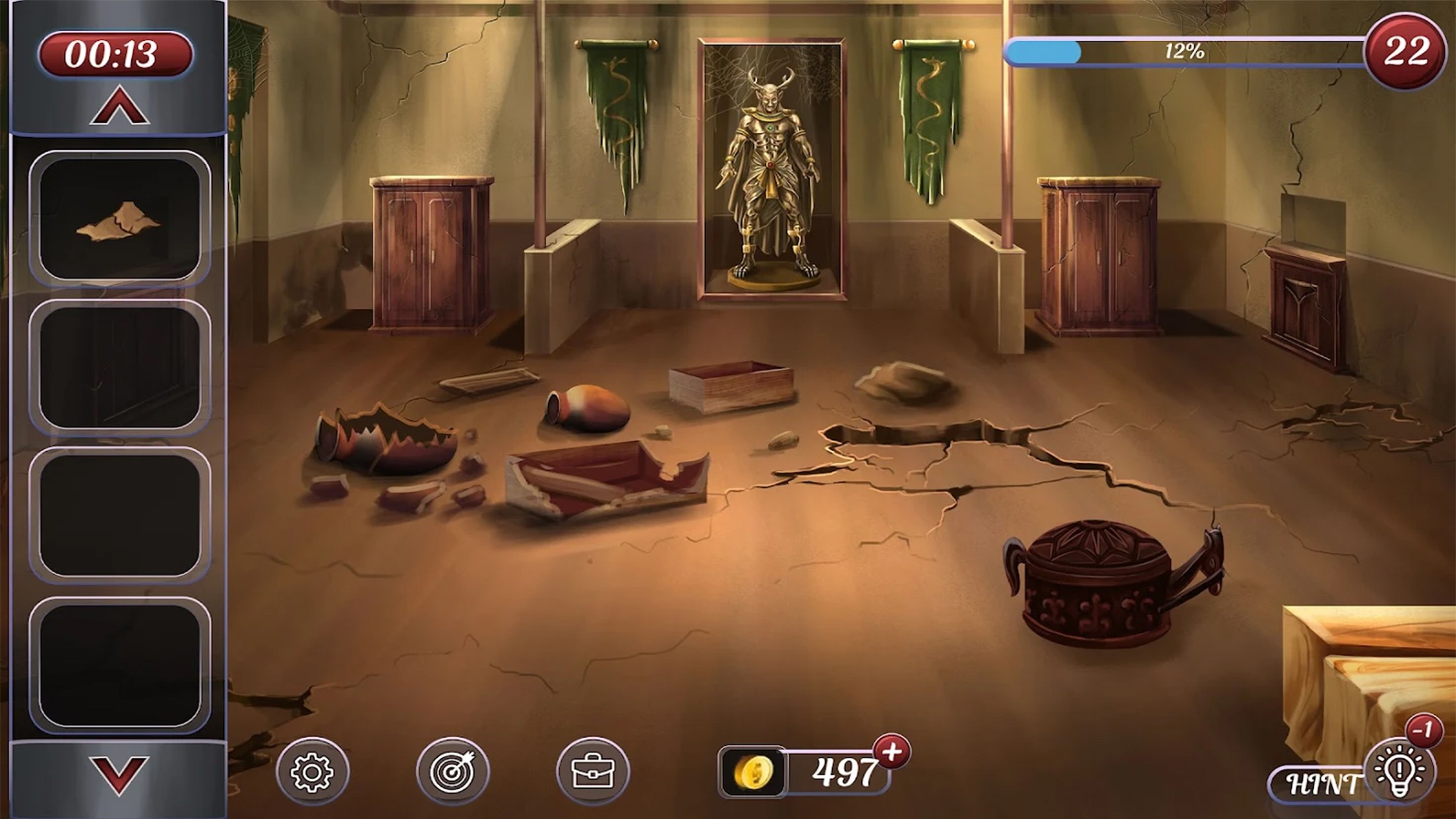This screenshot has height=819, width=1456.
Task: Open the target objectives button
Action: (x=452, y=772)
